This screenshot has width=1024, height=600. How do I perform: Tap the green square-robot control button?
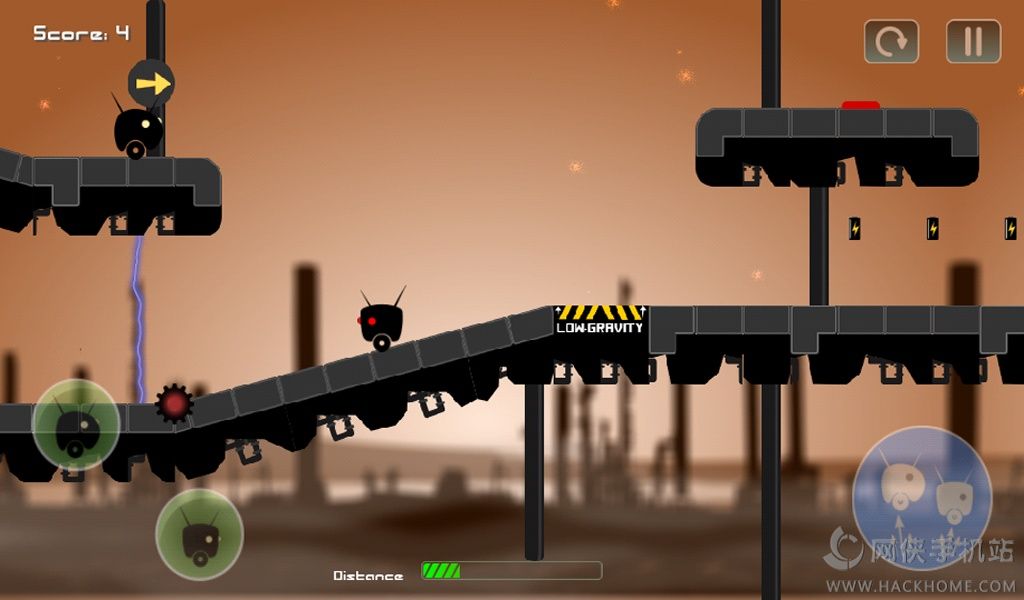point(200,533)
